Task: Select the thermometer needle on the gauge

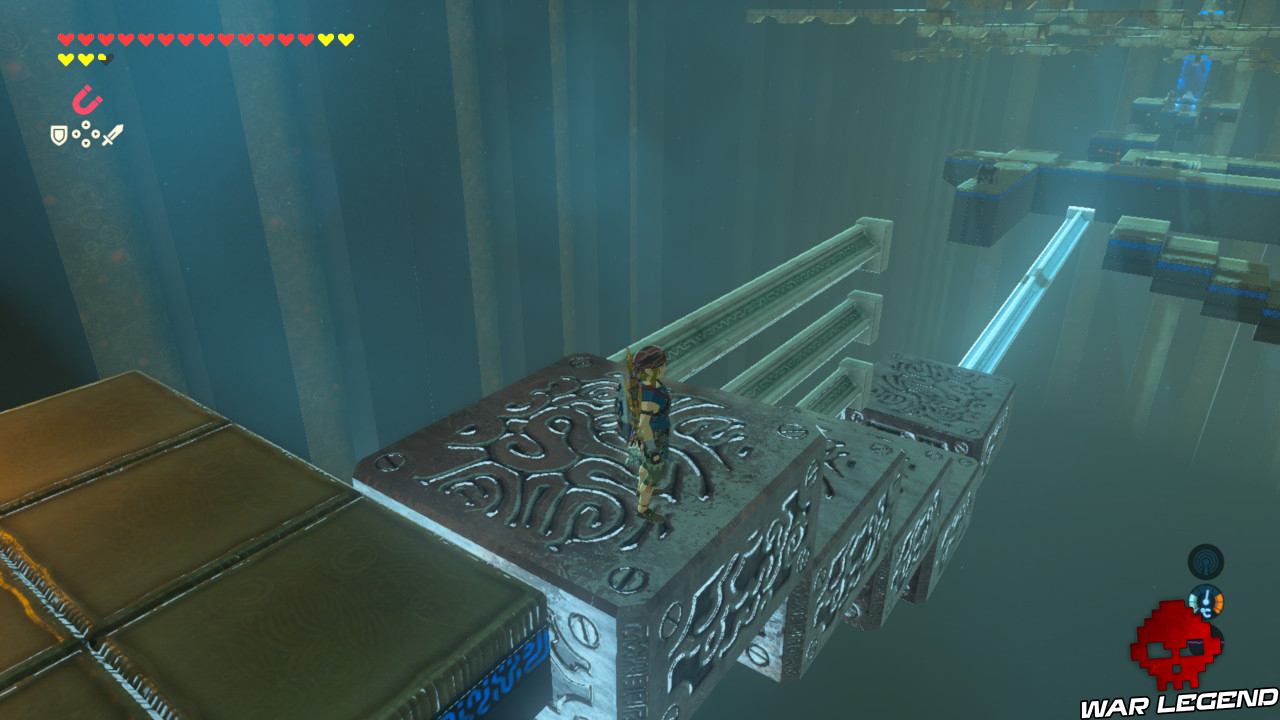Action: point(1206,596)
